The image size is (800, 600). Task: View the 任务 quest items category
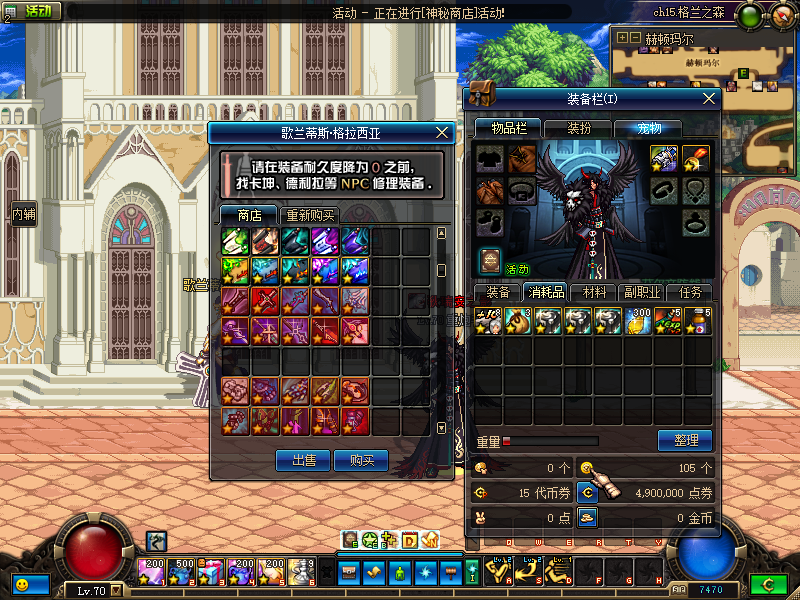[690, 292]
